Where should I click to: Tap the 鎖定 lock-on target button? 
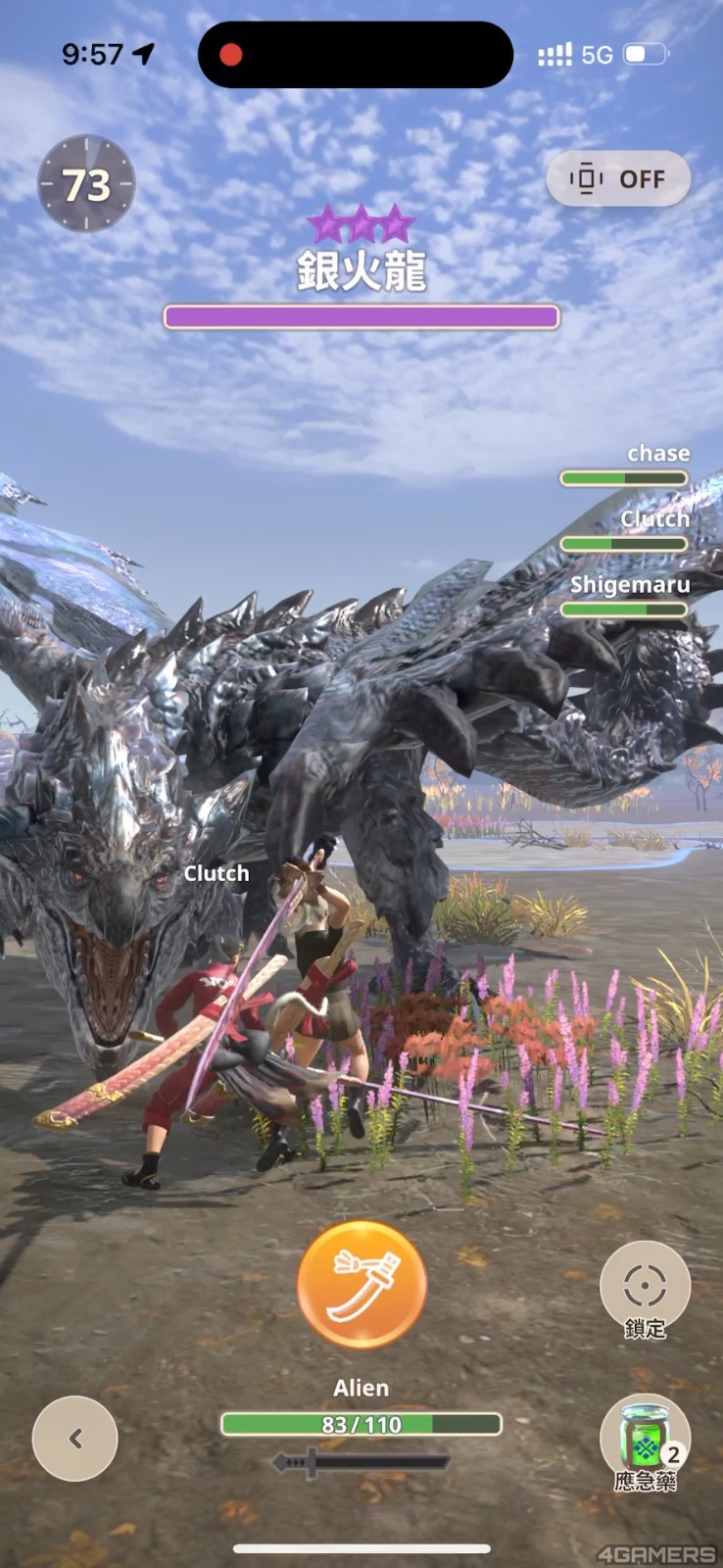point(645,1286)
